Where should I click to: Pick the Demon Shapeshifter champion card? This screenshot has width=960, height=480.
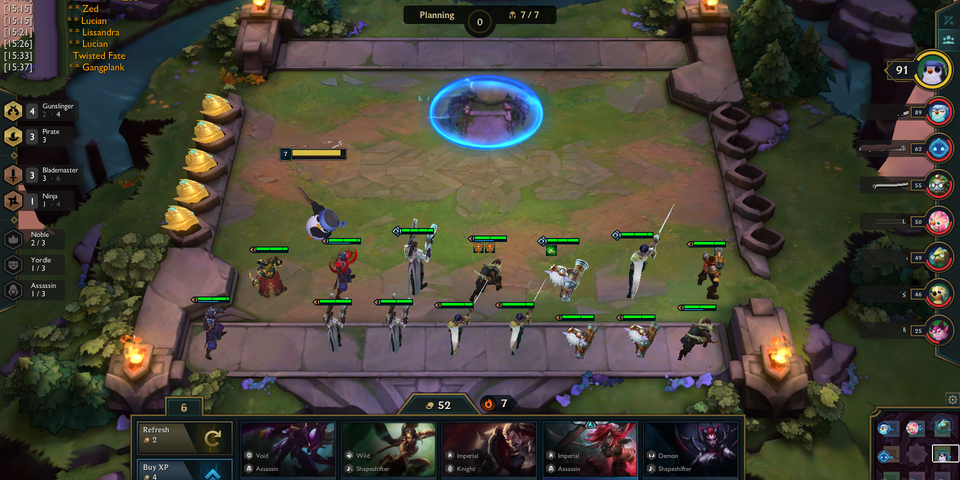coord(692,448)
